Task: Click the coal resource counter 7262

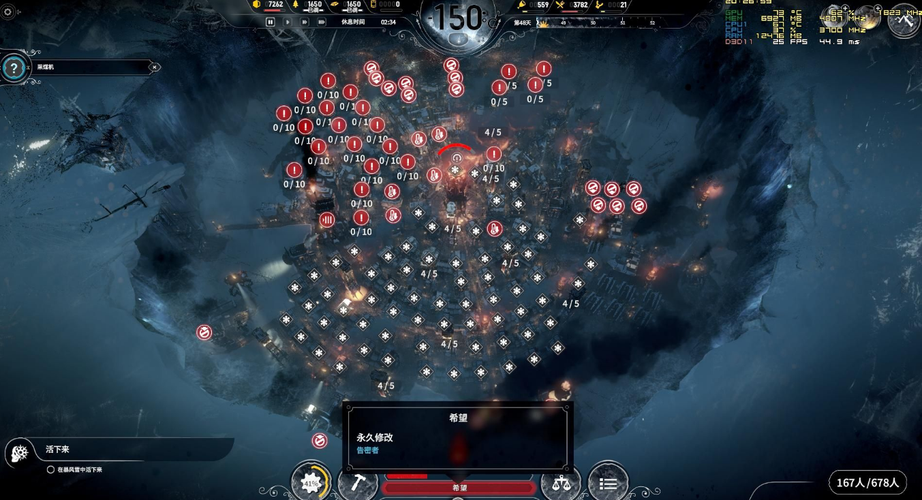Action: [268, 5]
